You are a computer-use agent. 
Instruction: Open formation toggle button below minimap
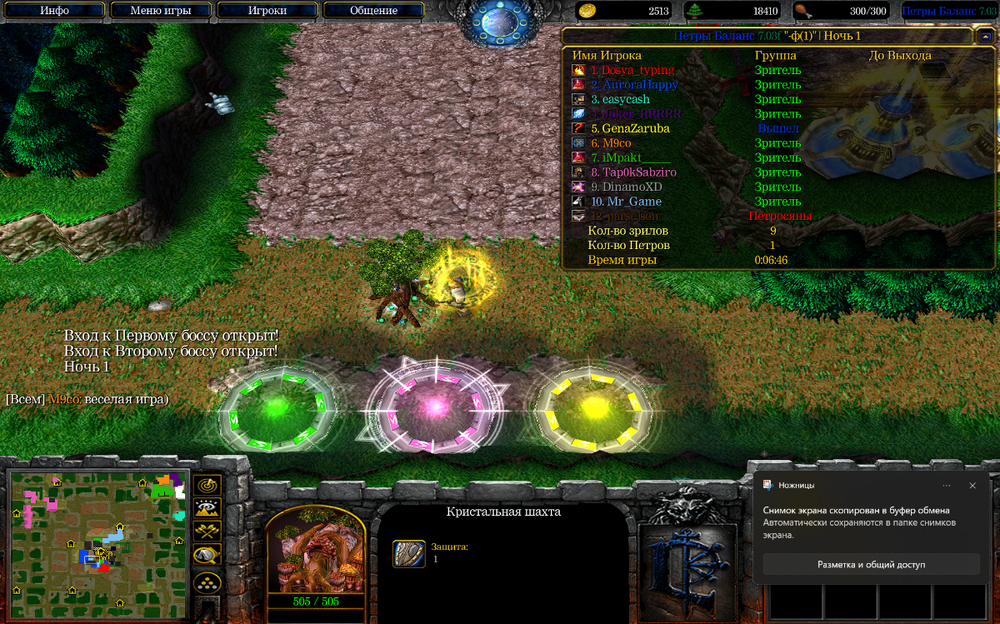[208, 582]
